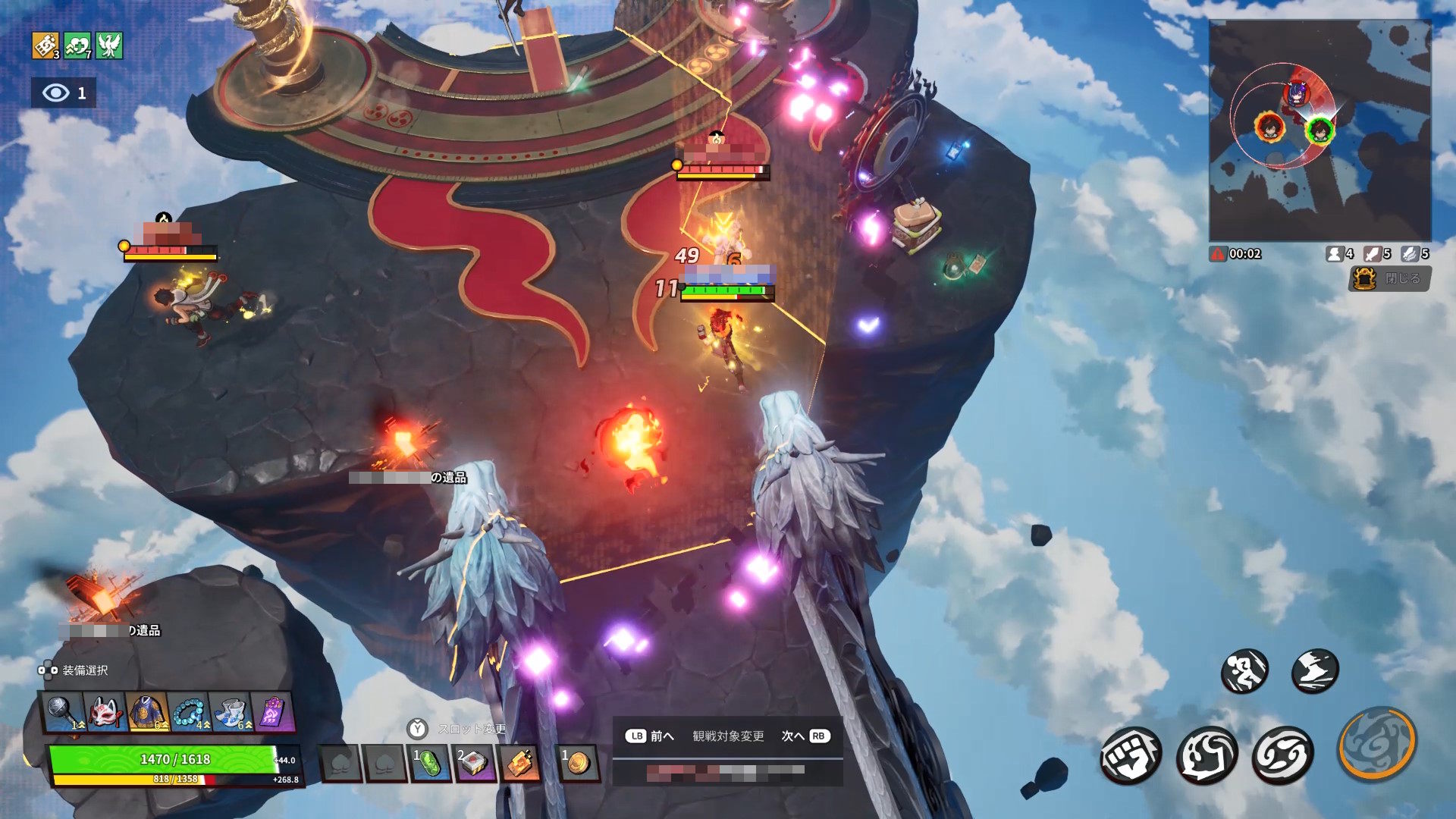
Task: Pick the white boots equipment slot
Action: (x=231, y=713)
